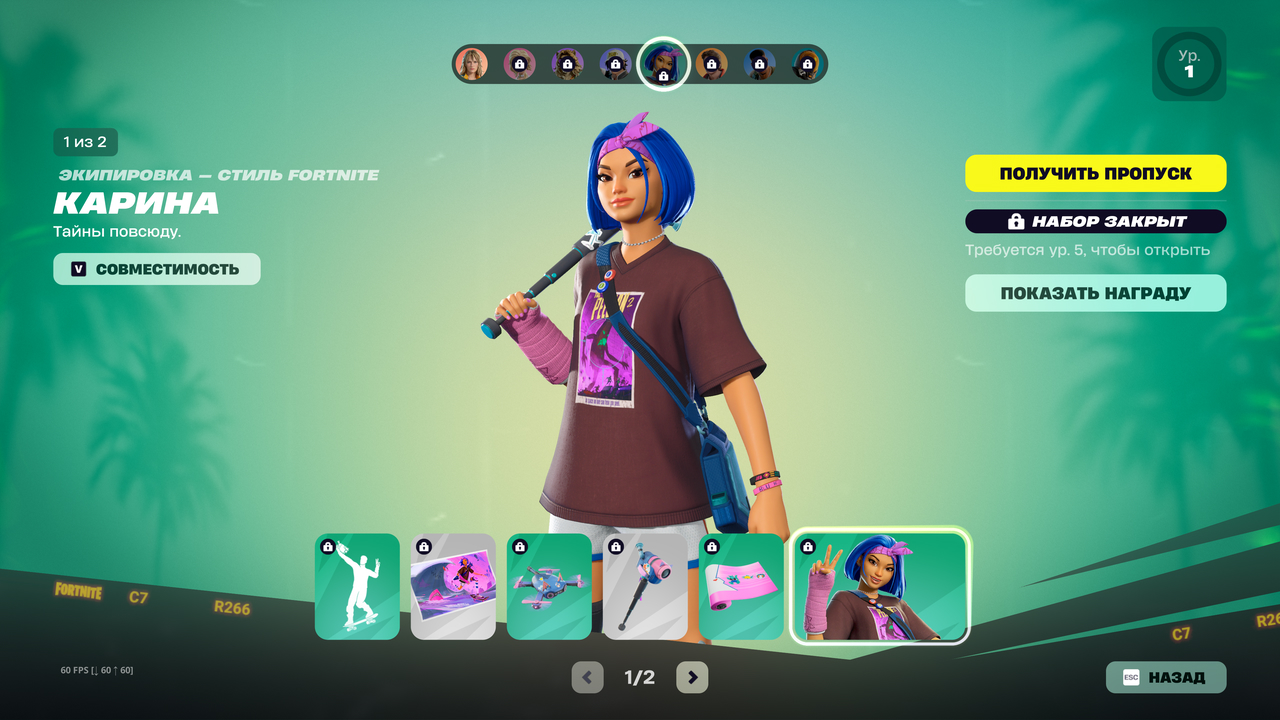Choose the yellow-helmeted character portrait
The image size is (1280, 720).
[x=807, y=64]
